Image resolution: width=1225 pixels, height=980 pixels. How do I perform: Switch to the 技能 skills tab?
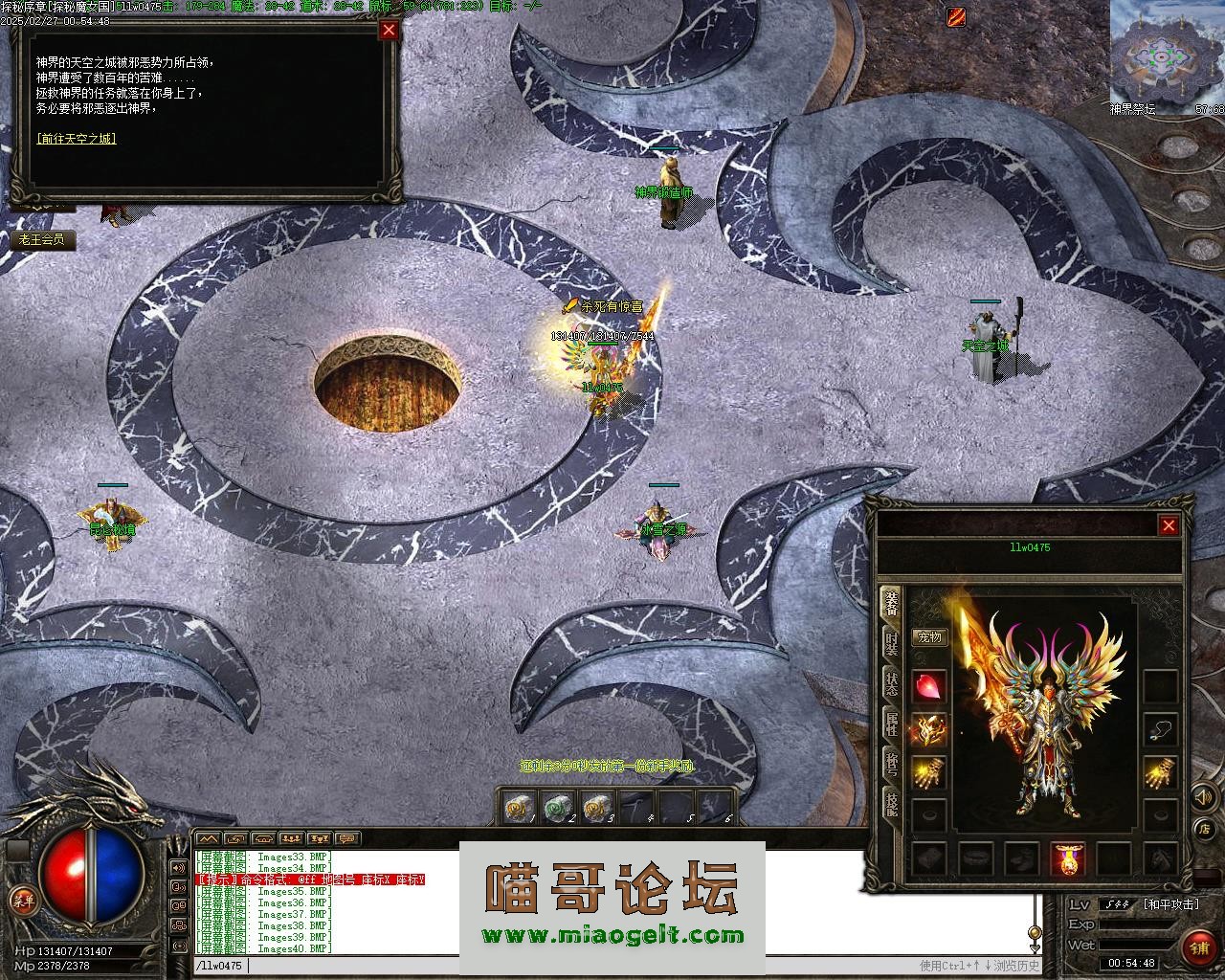coord(891,804)
